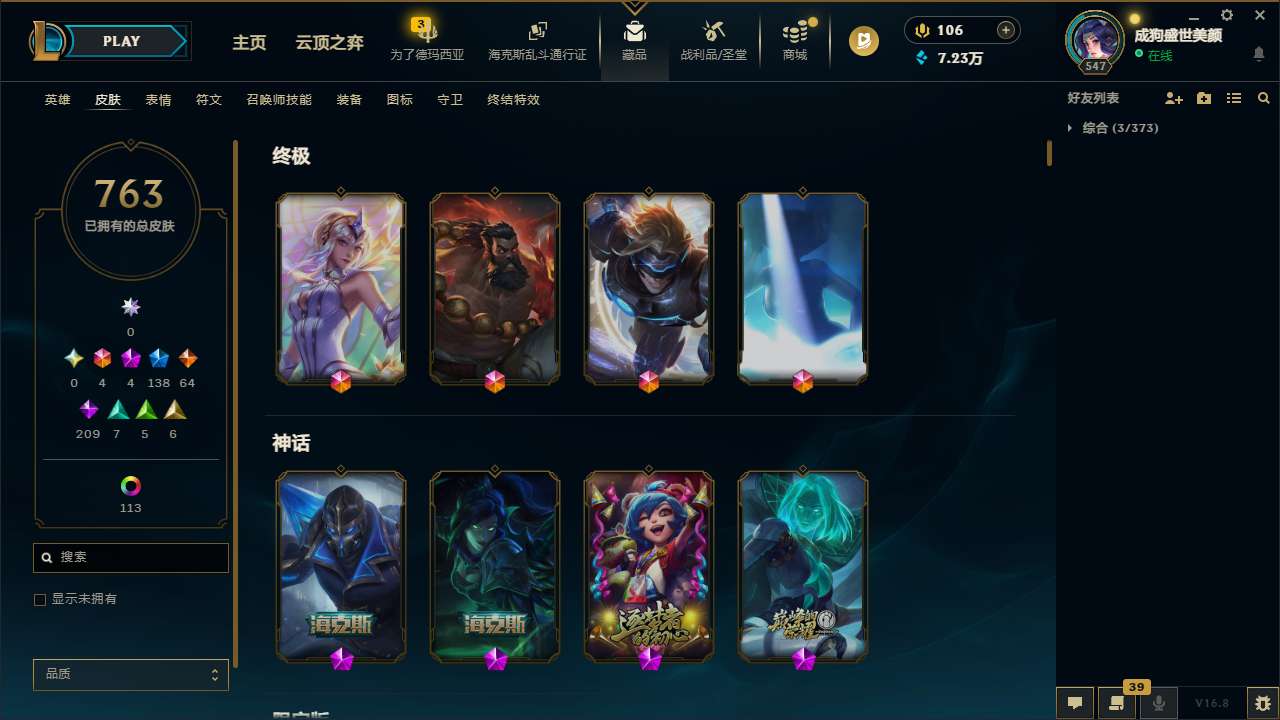Open the 品质 quality dropdown
Screen dimensions: 1280x720
click(x=130, y=674)
